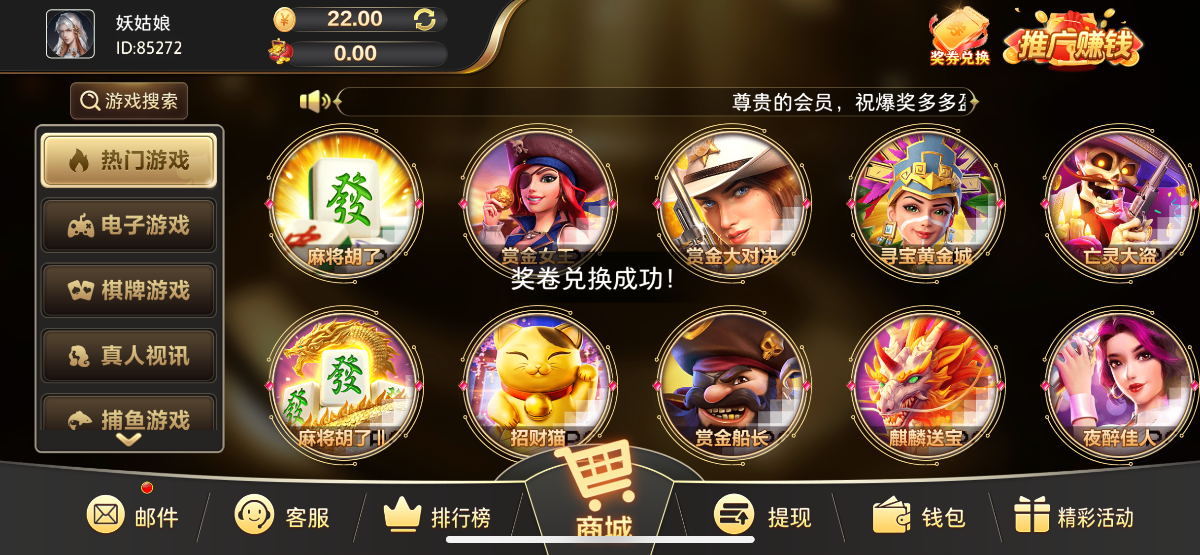Open the 寻宝黄金城 game
This screenshot has width=1200, height=555.
click(927, 203)
